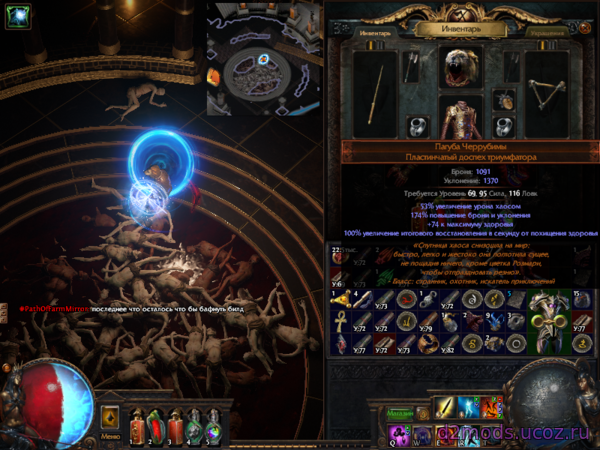Use the rainbow flask in slot 5
Screen dimensions: 600x450
coord(212,425)
